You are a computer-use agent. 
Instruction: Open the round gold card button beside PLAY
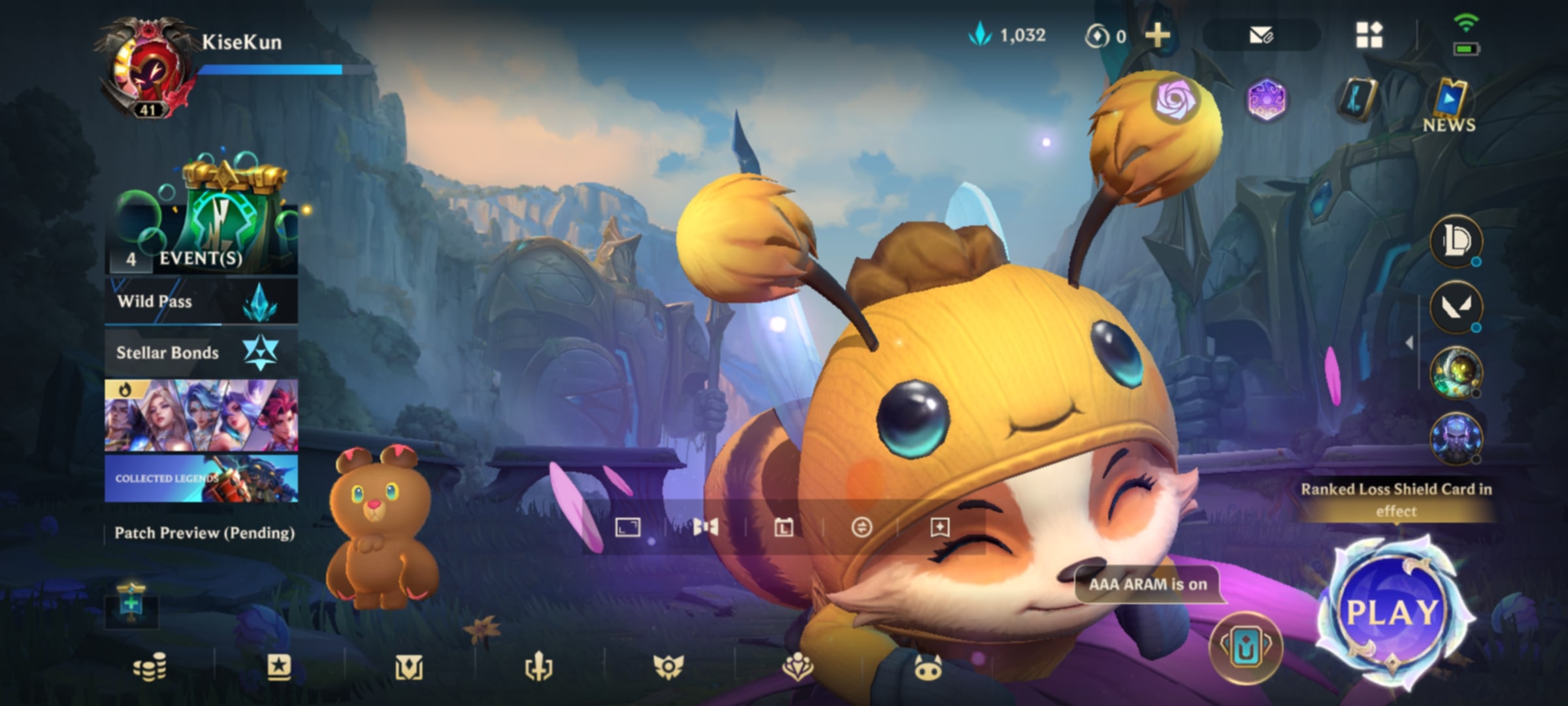click(x=1245, y=647)
